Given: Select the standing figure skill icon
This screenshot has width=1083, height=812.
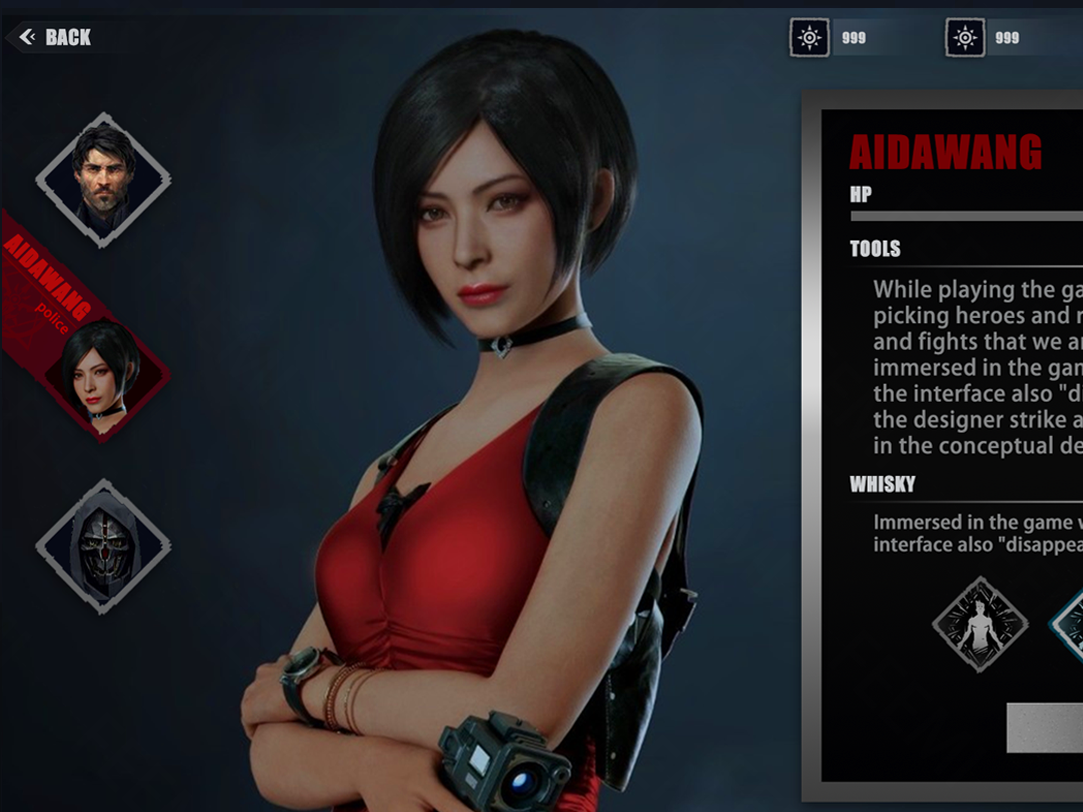Looking at the screenshot, I should coord(980,624).
